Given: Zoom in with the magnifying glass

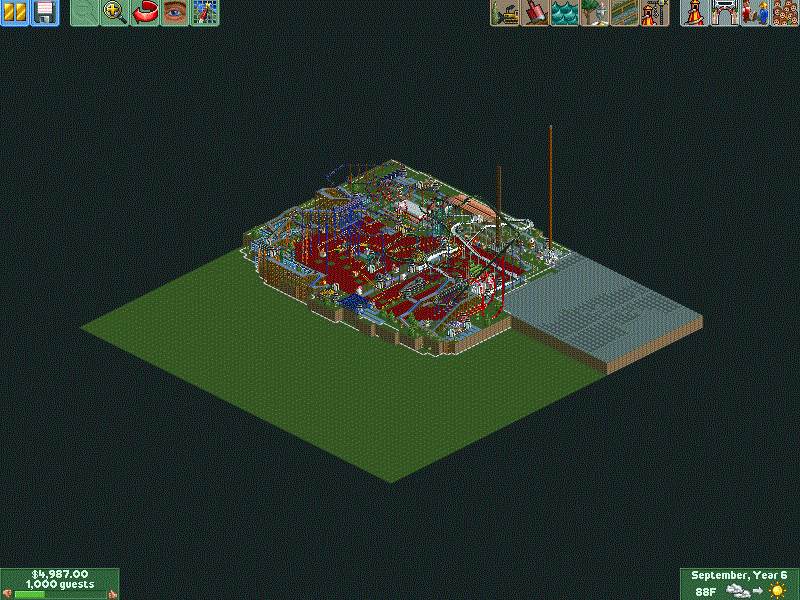Looking at the screenshot, I should [x=115, y=13].
